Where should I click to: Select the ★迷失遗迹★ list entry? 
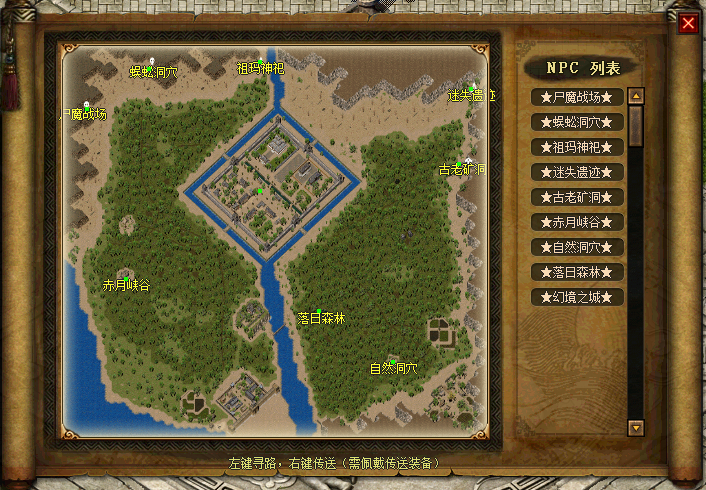click(x=578, y=172)
